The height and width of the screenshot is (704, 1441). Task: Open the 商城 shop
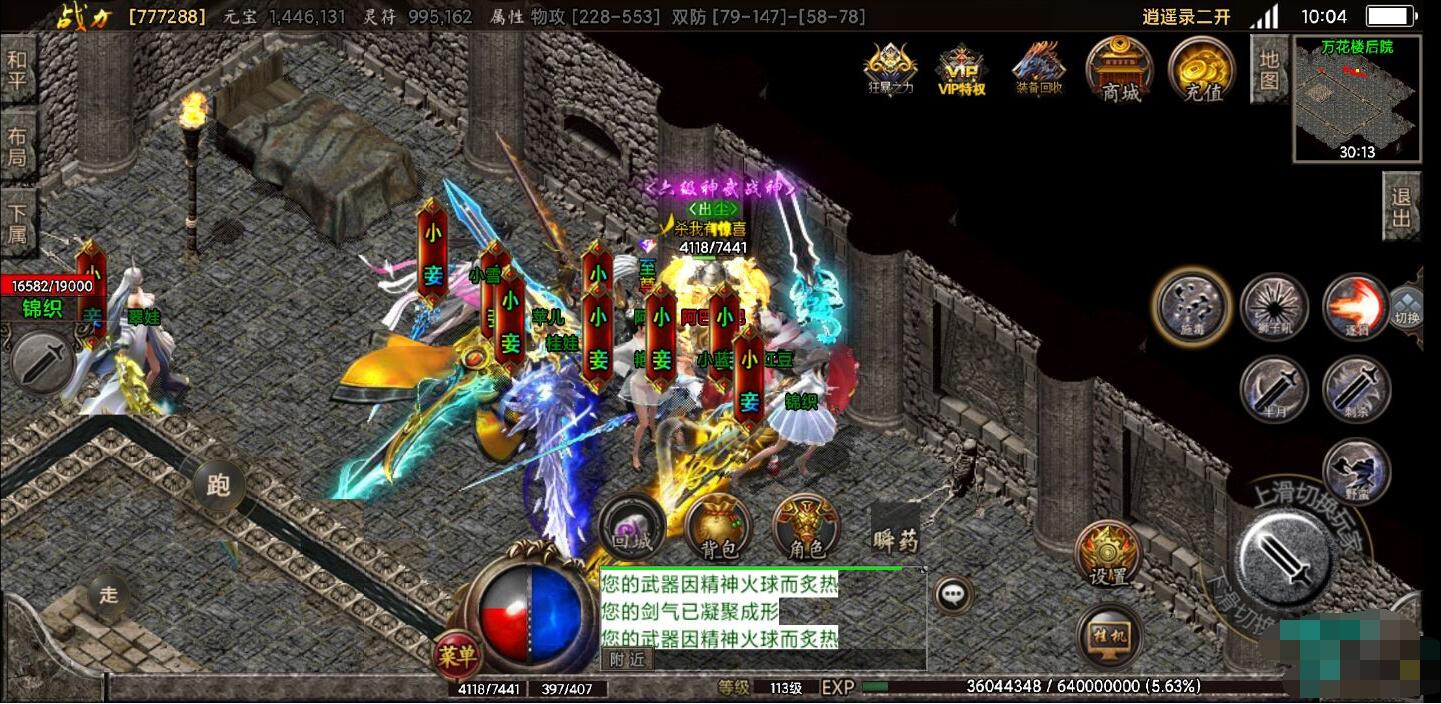click(x=1120, y=69)
